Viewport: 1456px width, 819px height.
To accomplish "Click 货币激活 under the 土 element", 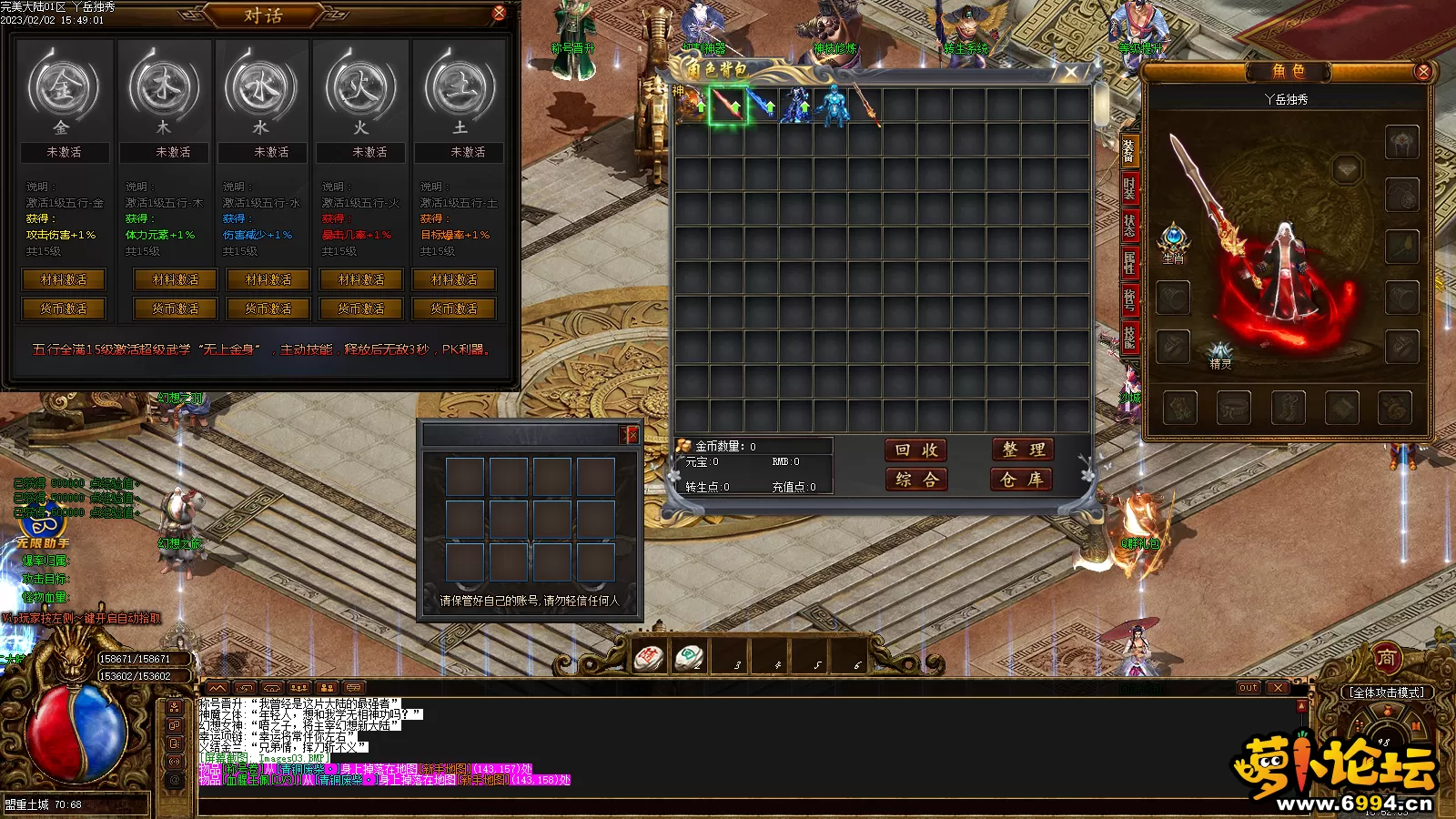I will tap(454, 308).
